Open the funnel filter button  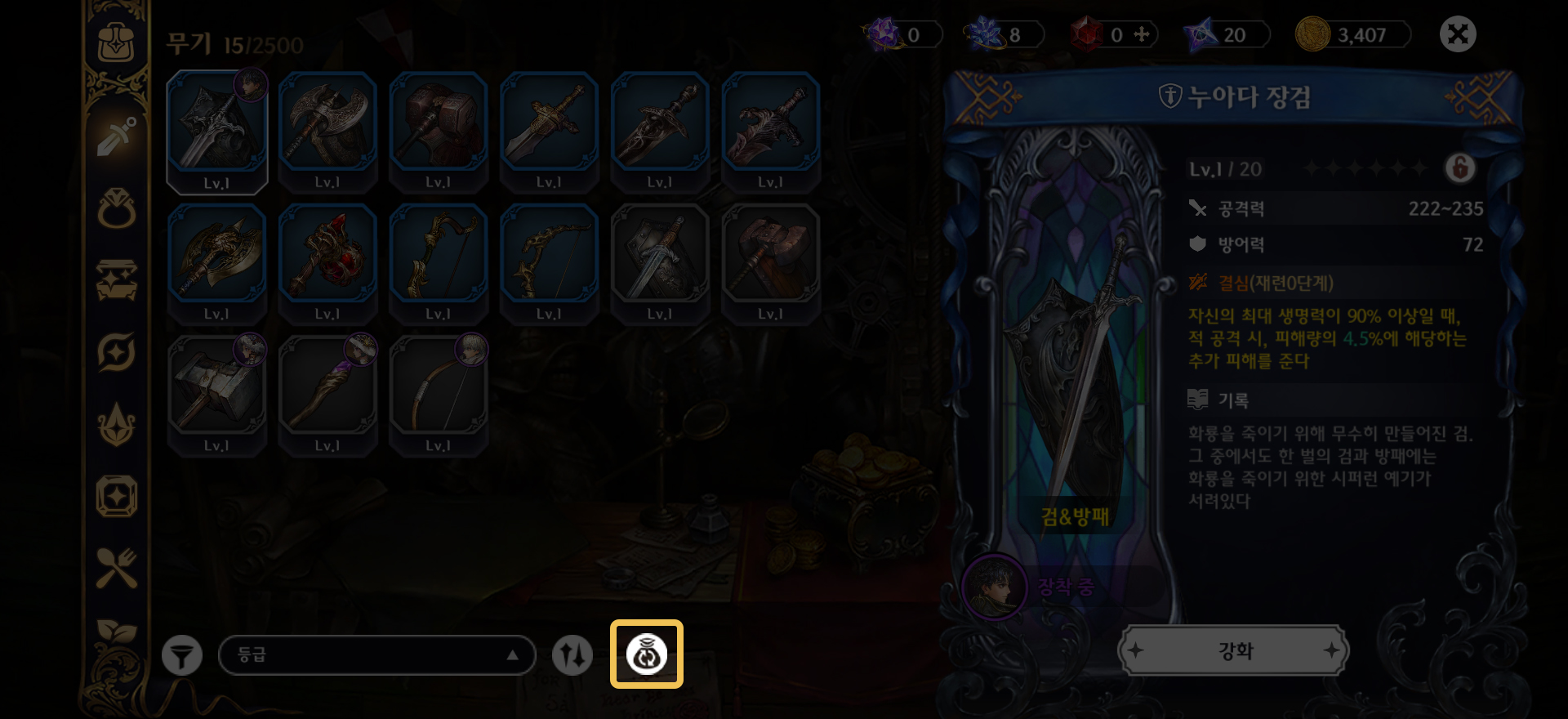pos(181,655)
